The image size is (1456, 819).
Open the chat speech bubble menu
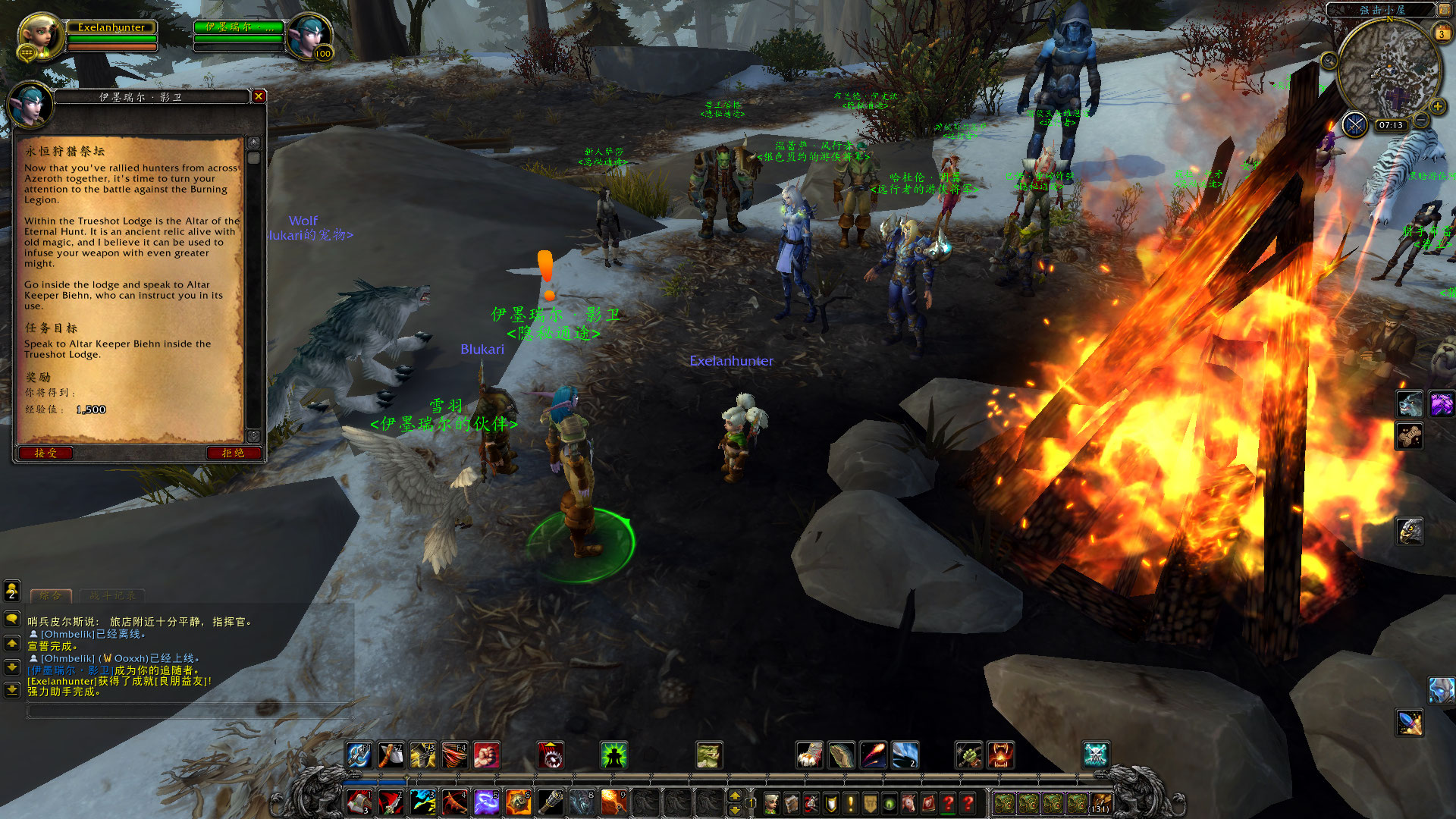[x=12, y=619]
